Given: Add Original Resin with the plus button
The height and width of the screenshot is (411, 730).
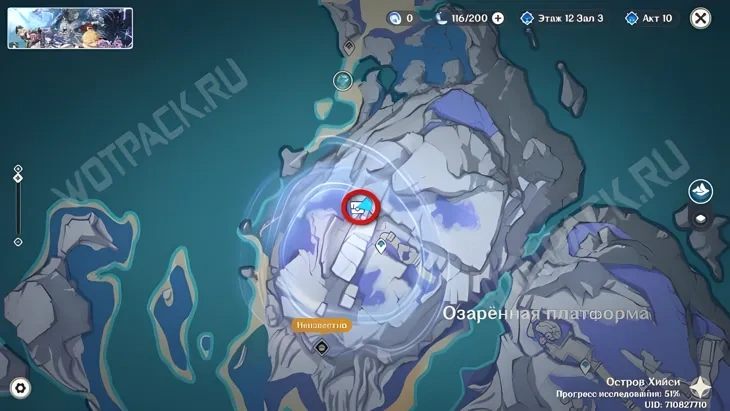Looking at the screenshot, I should tap(498, 18).
